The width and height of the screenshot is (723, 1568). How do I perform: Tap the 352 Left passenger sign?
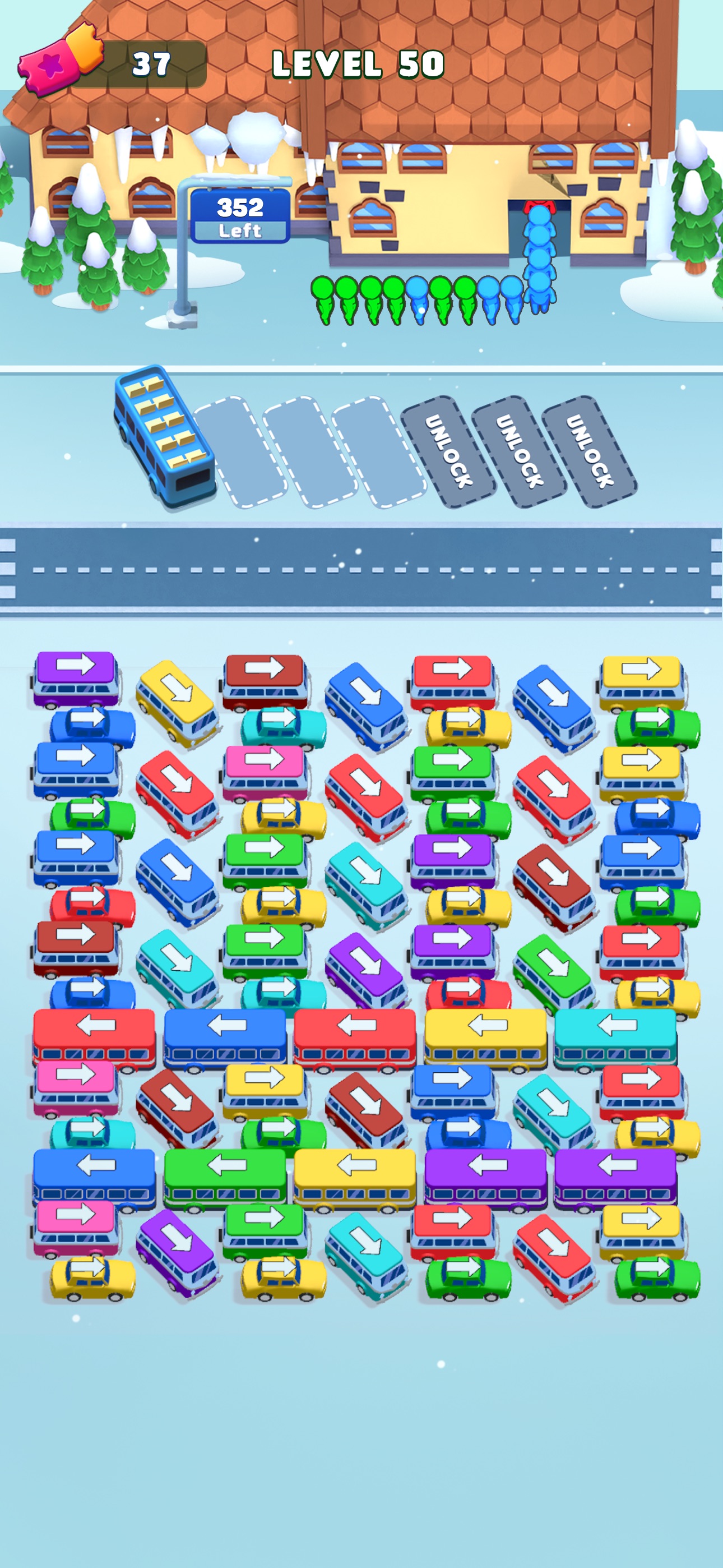(x=240, y=216)
